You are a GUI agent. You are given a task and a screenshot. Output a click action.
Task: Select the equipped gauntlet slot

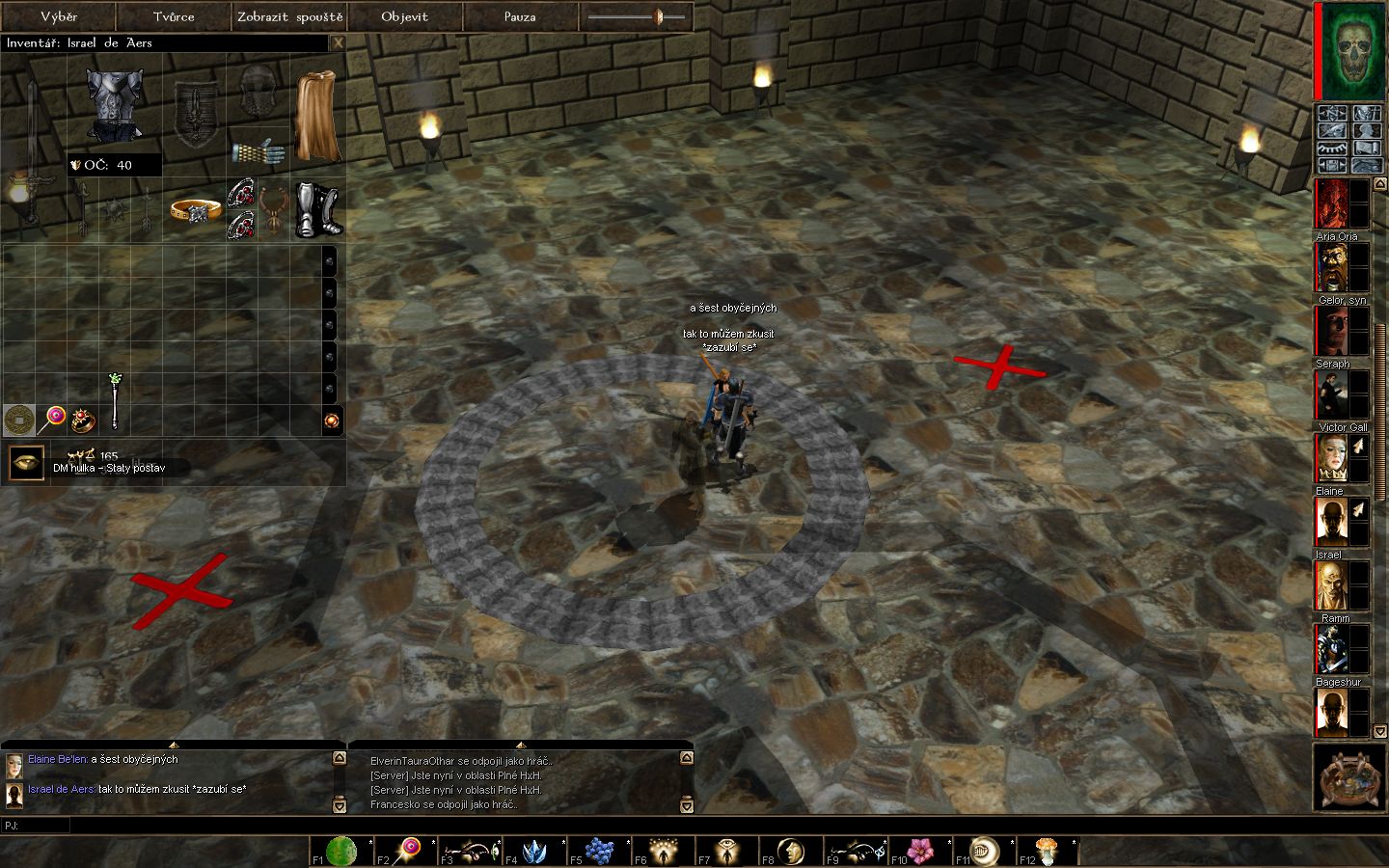tap(259, 150)
